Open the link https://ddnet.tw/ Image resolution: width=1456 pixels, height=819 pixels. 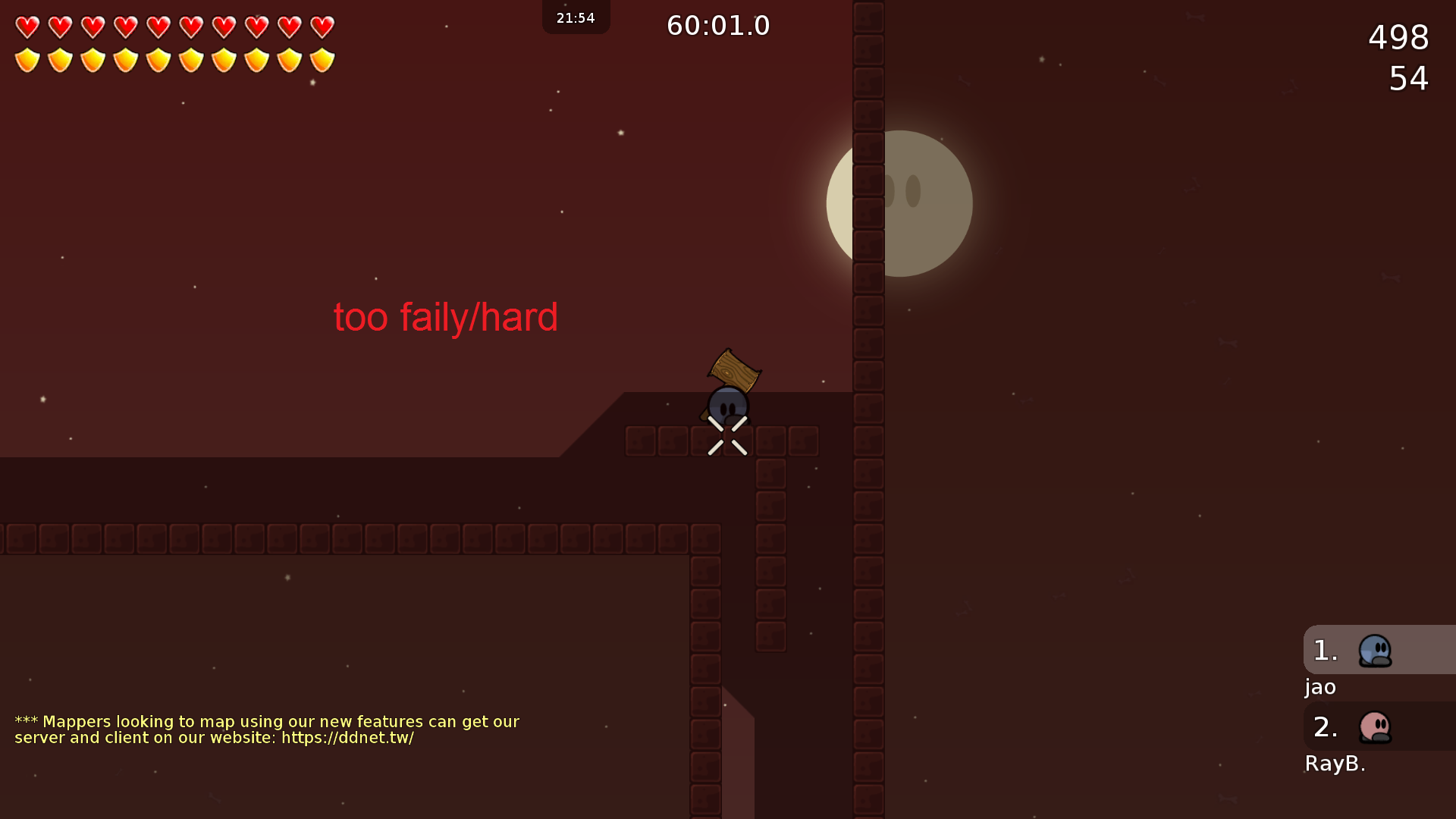pyautogui.click(x=348, y=737)
